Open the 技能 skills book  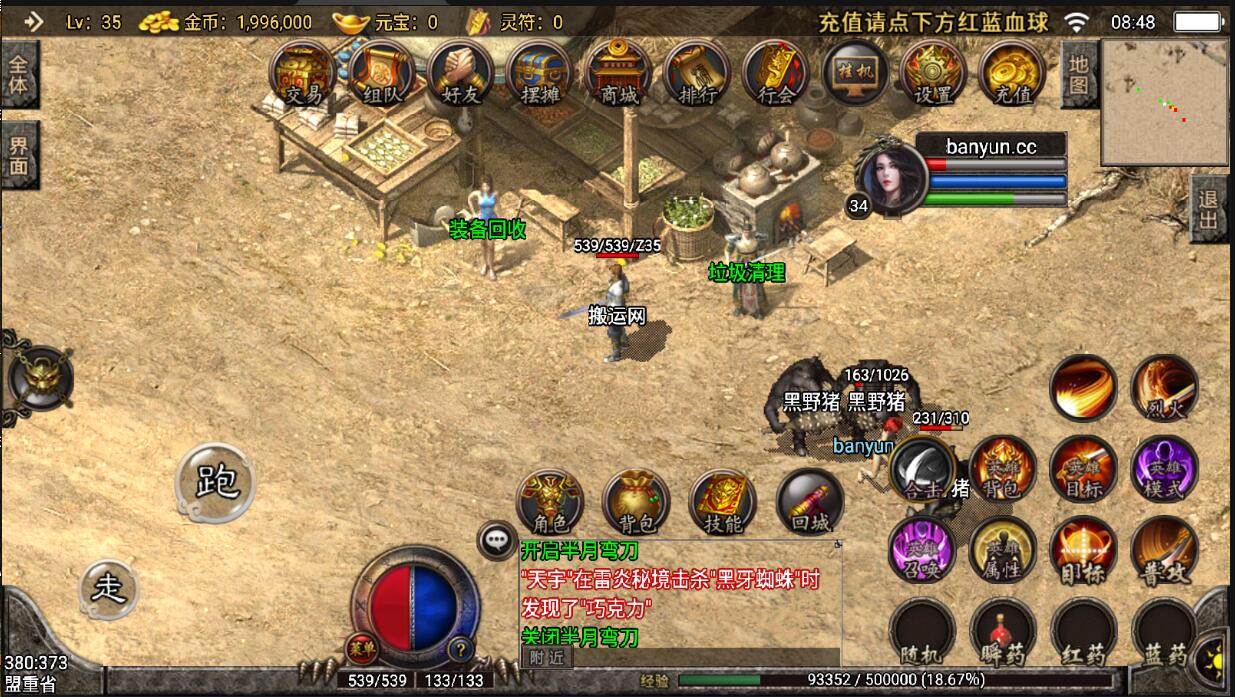tap(722, 503)
